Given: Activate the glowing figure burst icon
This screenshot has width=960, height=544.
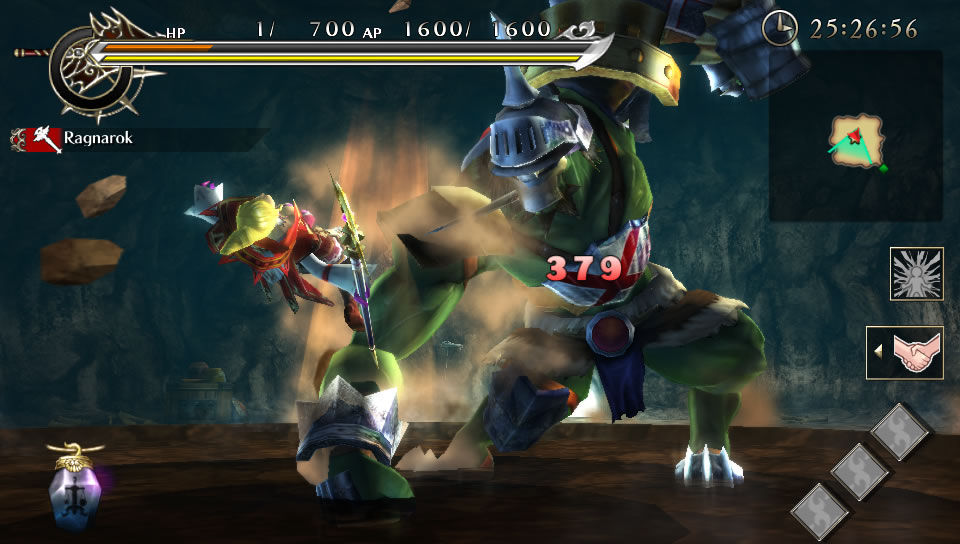Looking at the screenshot, I should (x=916, y=274).
